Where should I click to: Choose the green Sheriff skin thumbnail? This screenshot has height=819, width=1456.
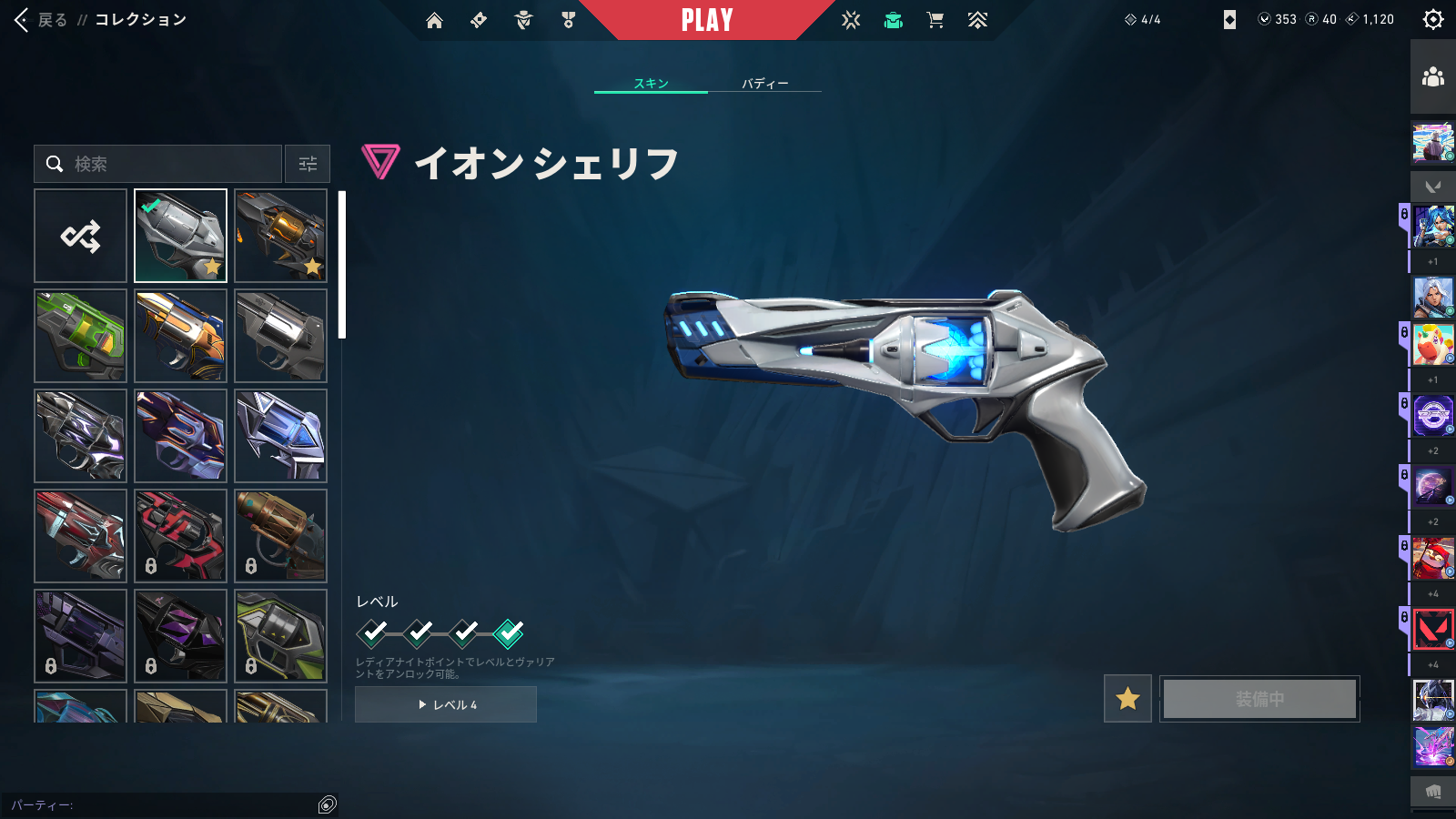[81, 336]
